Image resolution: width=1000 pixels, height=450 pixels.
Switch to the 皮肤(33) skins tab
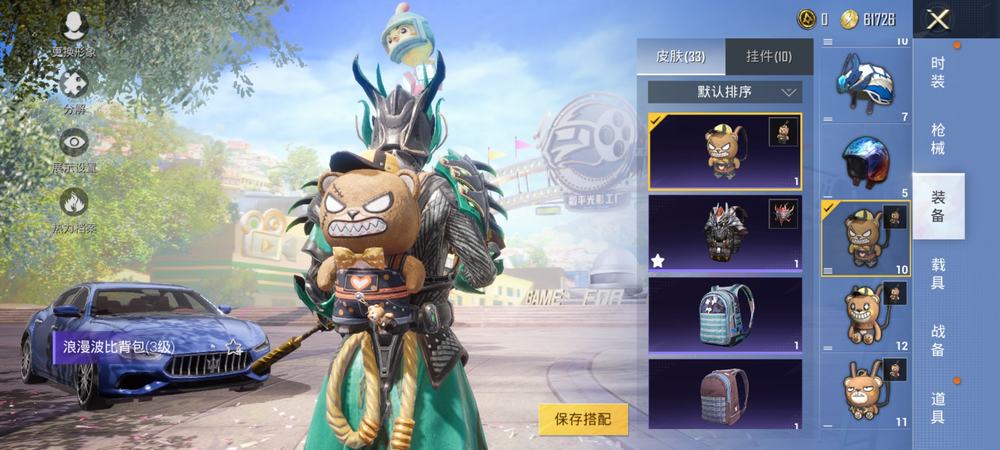point(681,57)
